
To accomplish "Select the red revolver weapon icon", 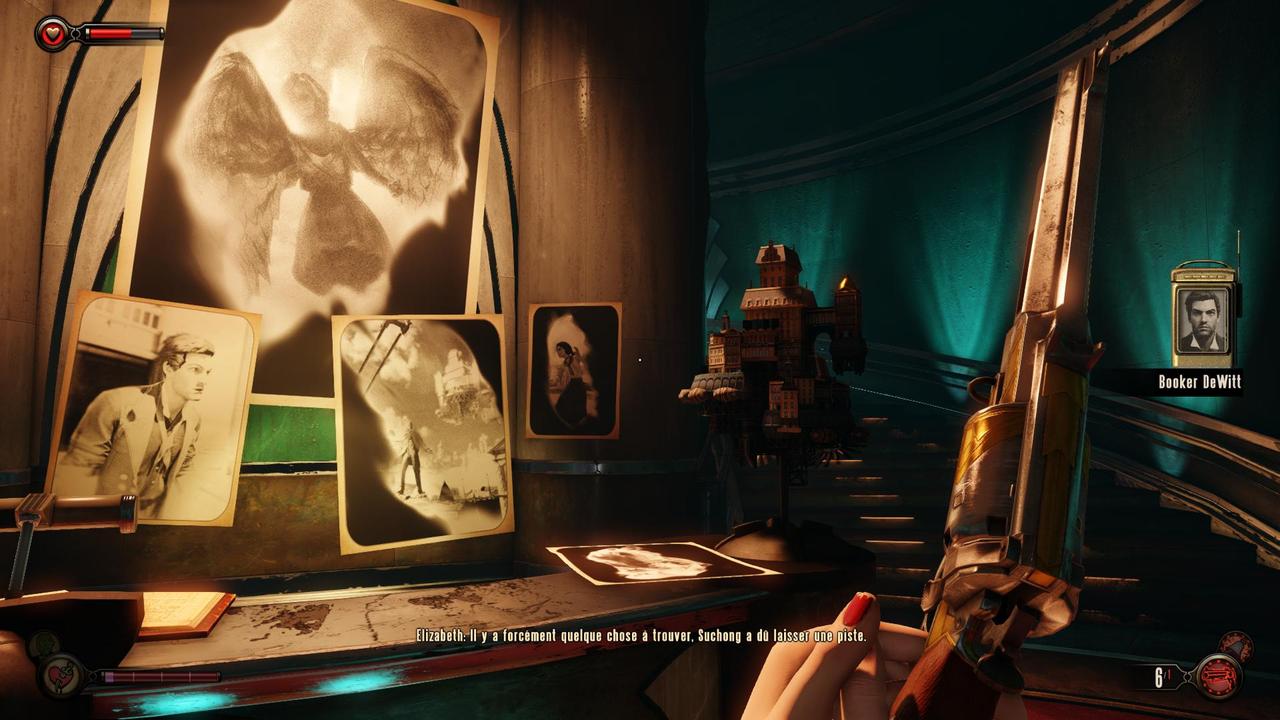I will pyautogui.click(x=1218, y=677).
